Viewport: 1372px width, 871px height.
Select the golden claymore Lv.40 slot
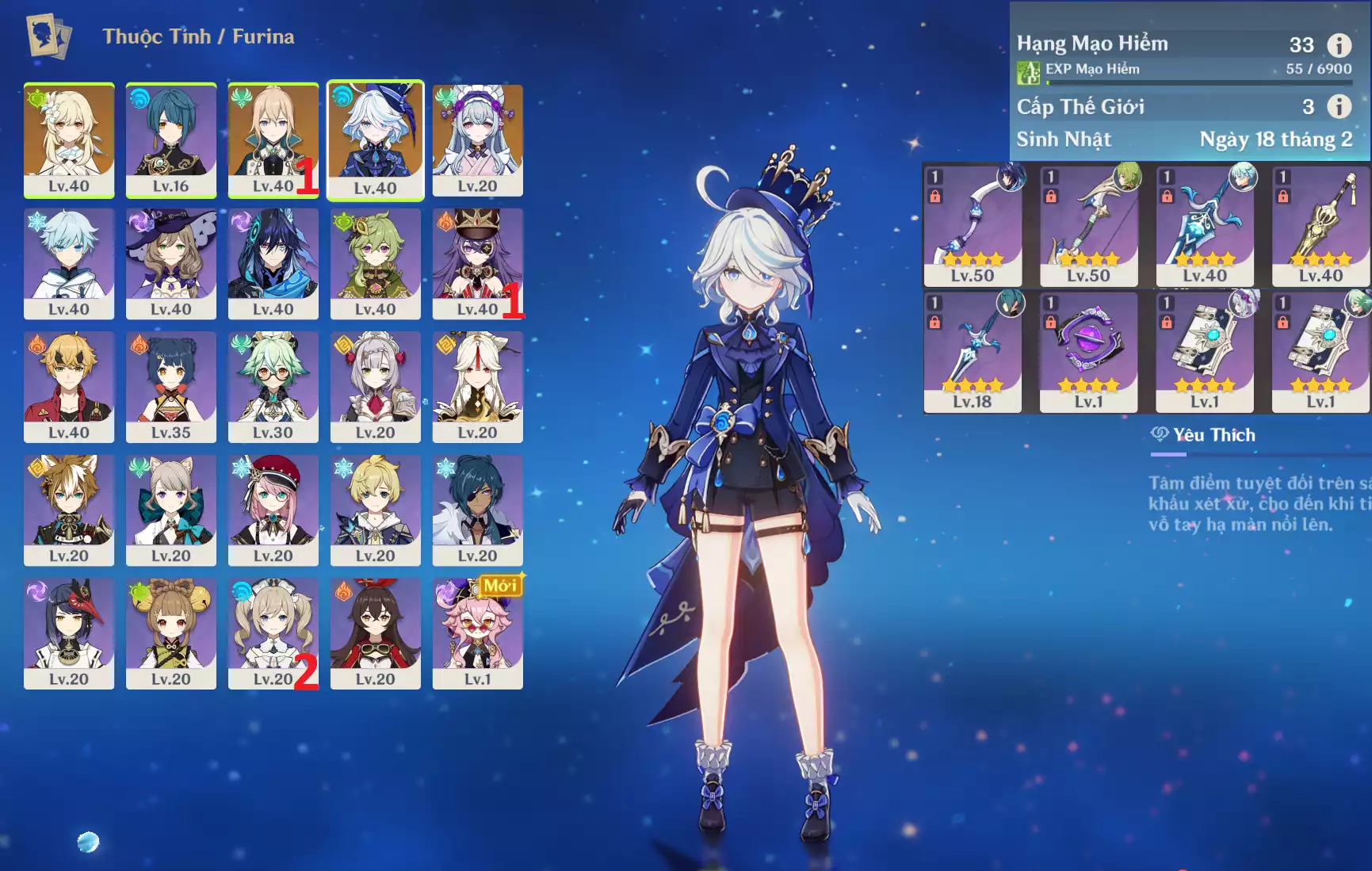[x=1320, y=225]
